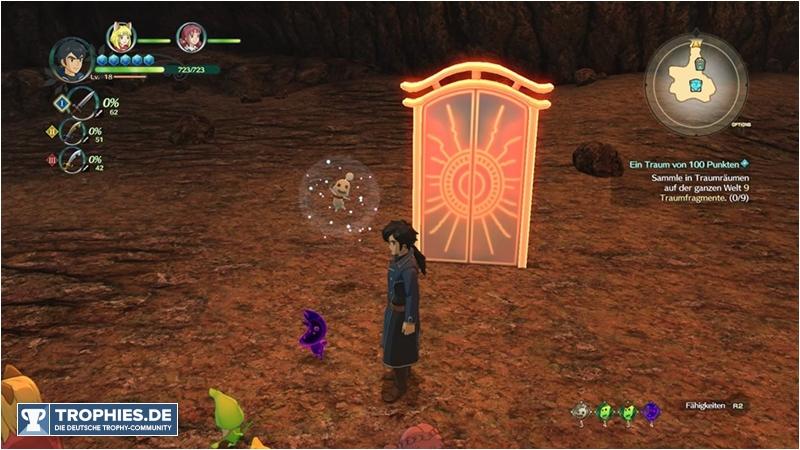The width and height of the screenshot is (800, 450).
Task: Select the dark-haired leader's portrait
Action: (72, 59)
